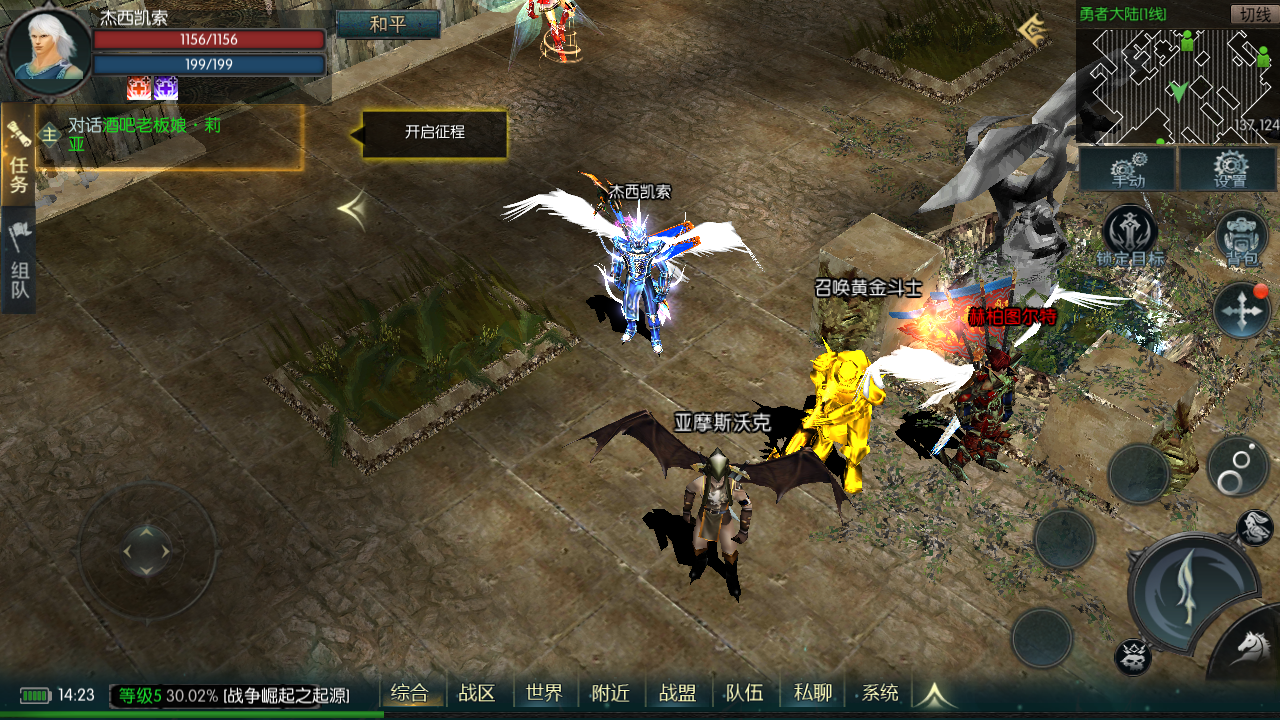Click the 切线 switch-line button
Screen dimensions: 1280x720
[x=1253, y=14]
